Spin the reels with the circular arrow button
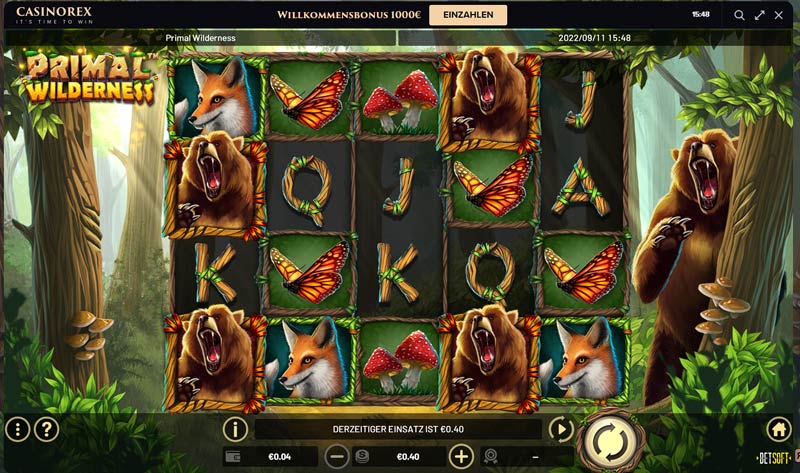The height and width of the screenshot is (473, 800). tap(605, 440)
